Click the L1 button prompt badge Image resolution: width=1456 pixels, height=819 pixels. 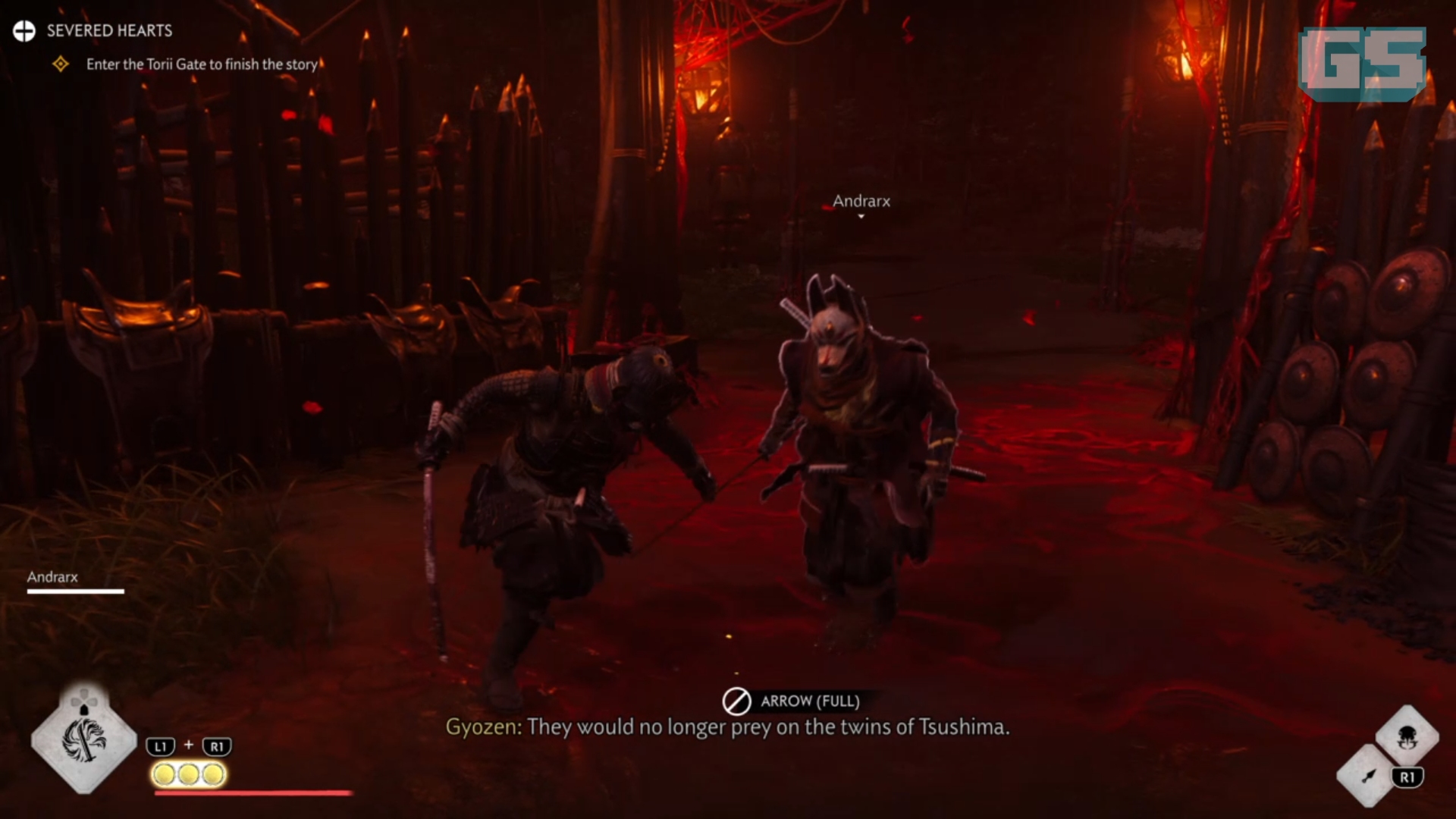159,745
